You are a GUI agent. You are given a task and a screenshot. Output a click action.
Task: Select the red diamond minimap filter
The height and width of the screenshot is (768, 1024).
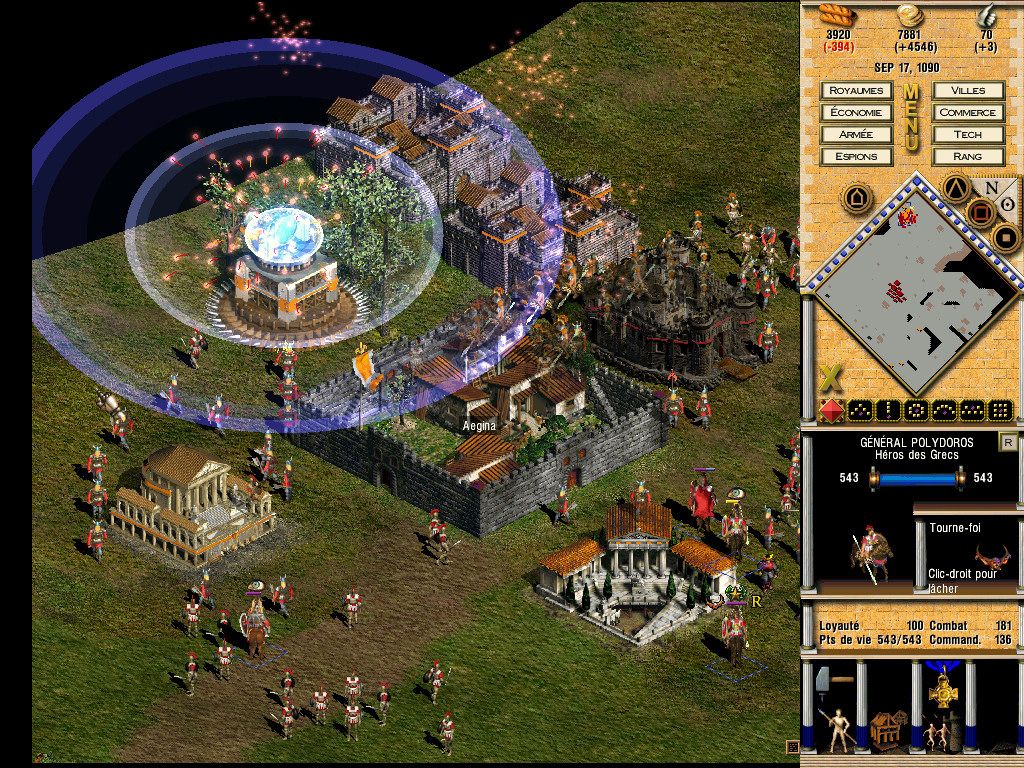coord(831,410)
